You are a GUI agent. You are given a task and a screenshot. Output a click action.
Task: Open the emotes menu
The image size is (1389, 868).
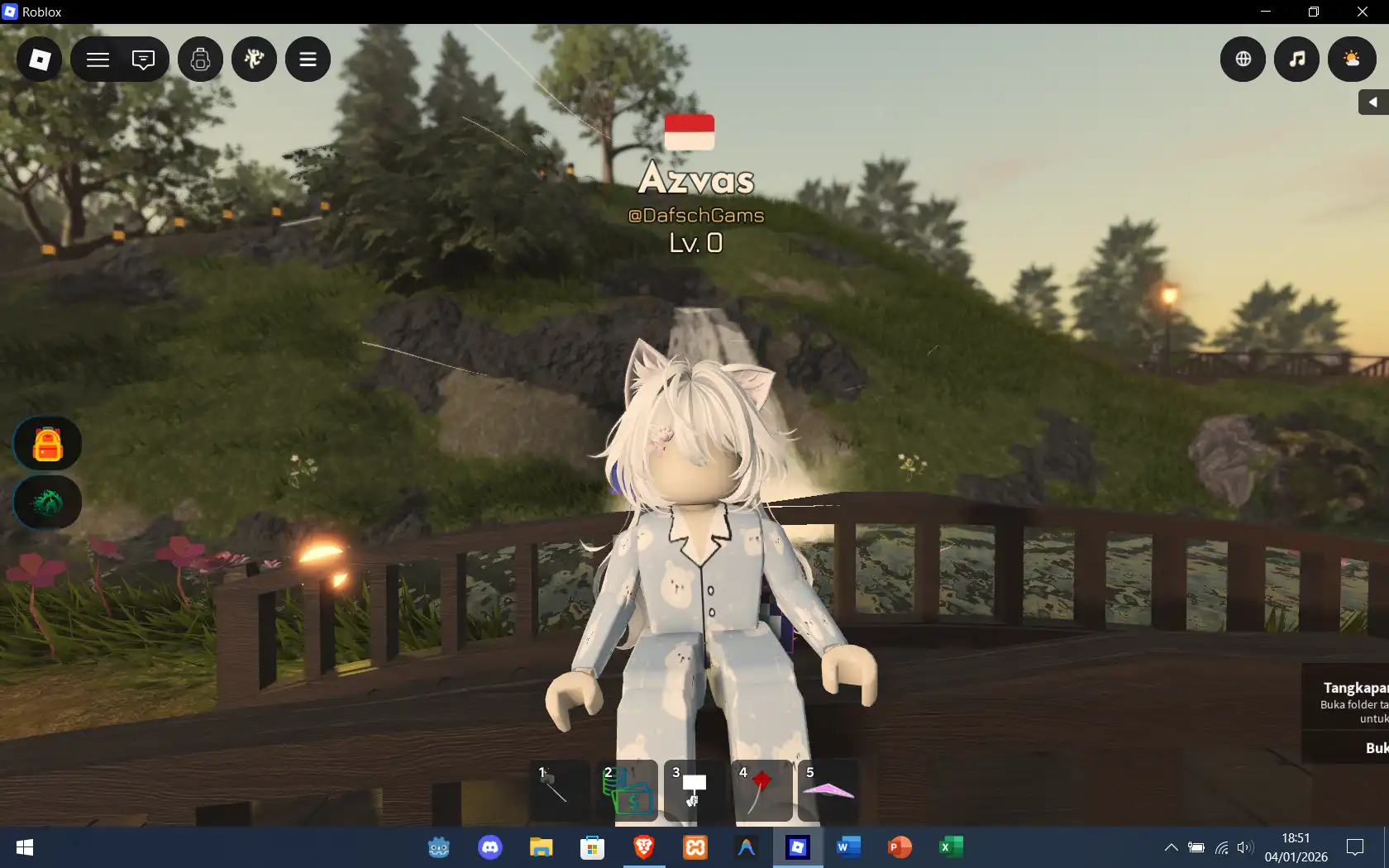pos(254,59)
